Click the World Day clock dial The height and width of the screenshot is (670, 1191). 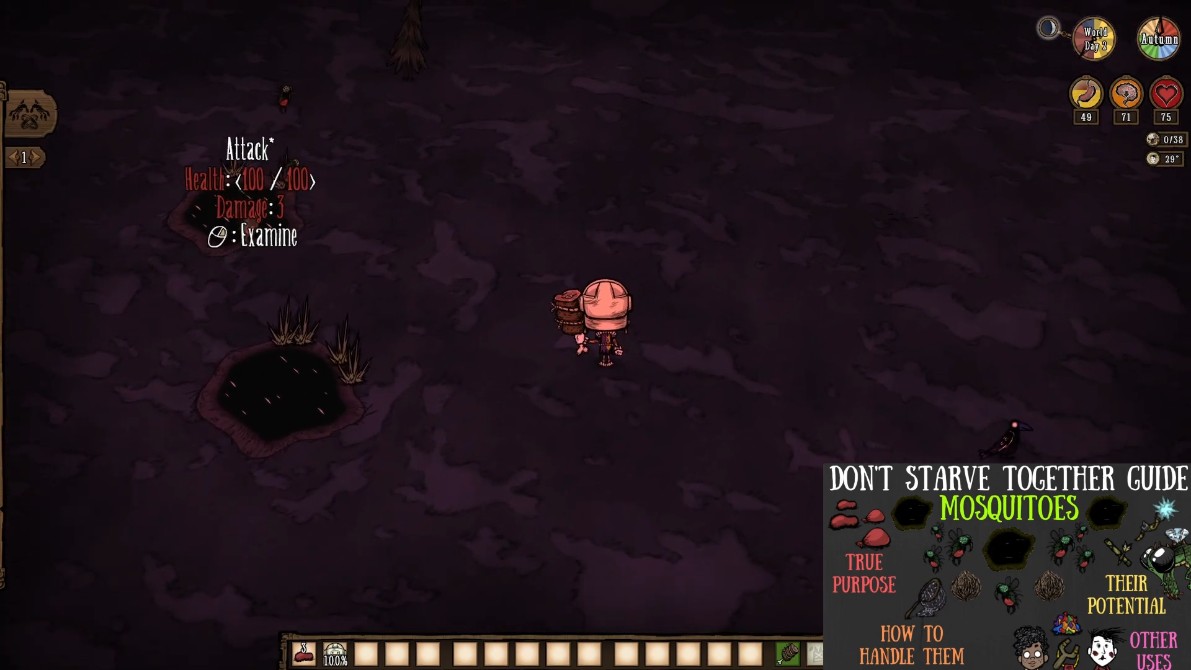point(1093,39)
